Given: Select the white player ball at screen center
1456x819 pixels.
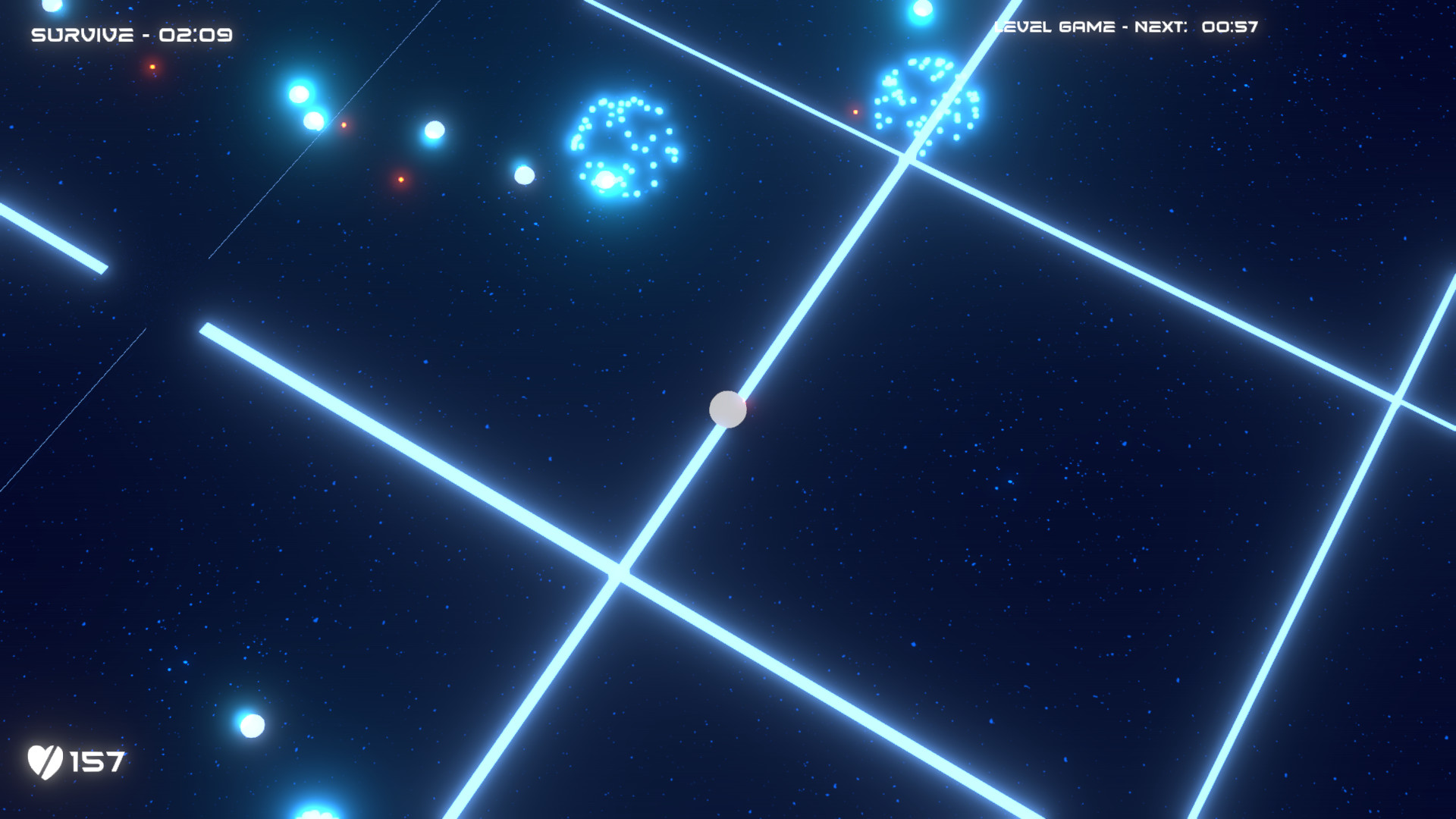Looking at the screenshot, I should coord(727,409).
